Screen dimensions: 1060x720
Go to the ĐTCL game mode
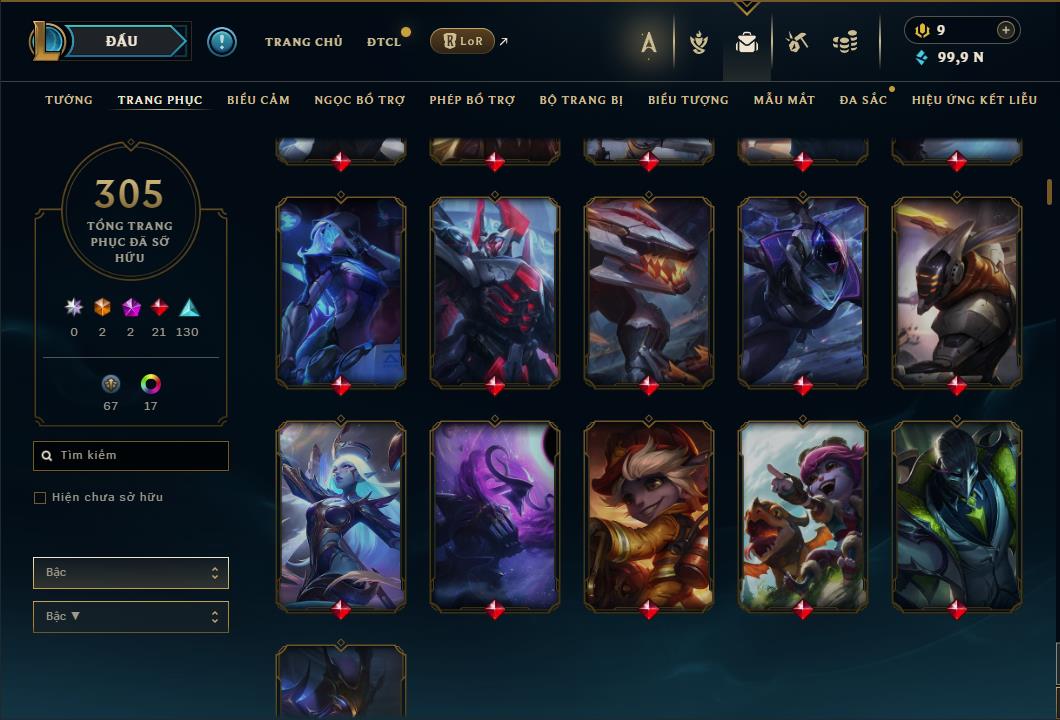pos(383,42)
